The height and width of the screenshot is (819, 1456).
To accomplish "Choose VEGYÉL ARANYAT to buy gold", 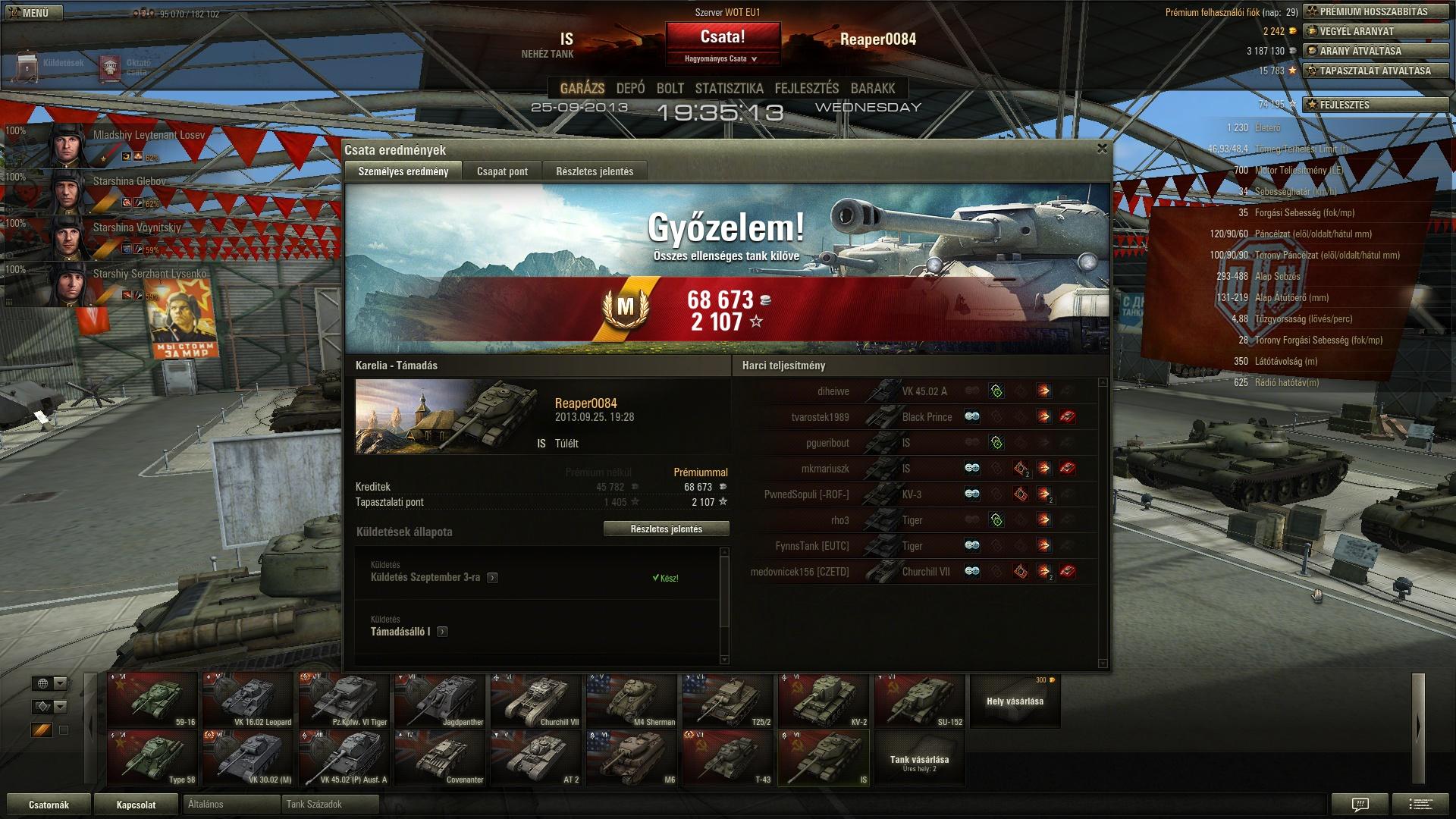I will pyautogui.click(x=1375, y=32).
